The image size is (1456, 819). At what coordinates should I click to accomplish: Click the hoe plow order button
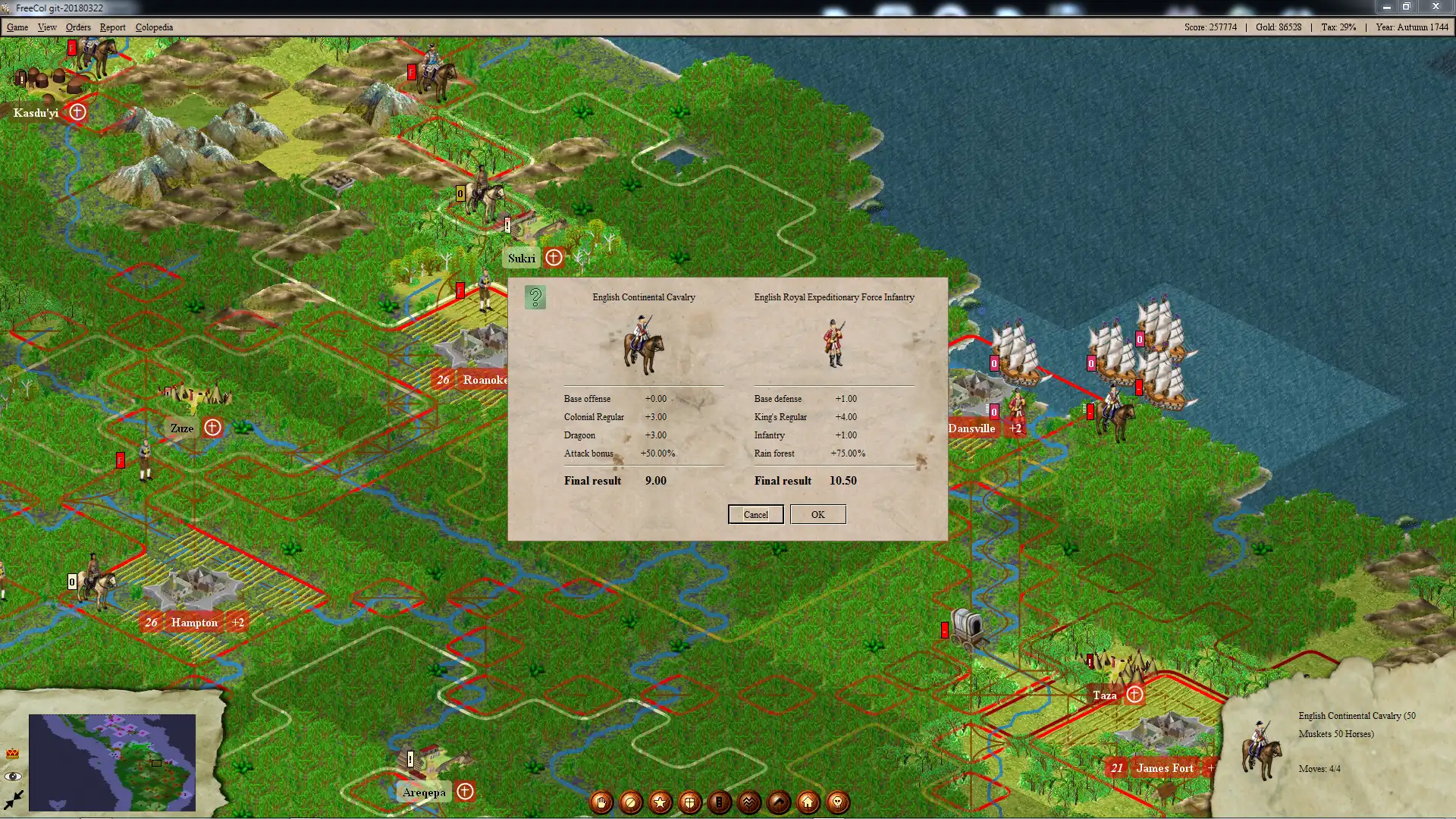click(x=779, y=802)
